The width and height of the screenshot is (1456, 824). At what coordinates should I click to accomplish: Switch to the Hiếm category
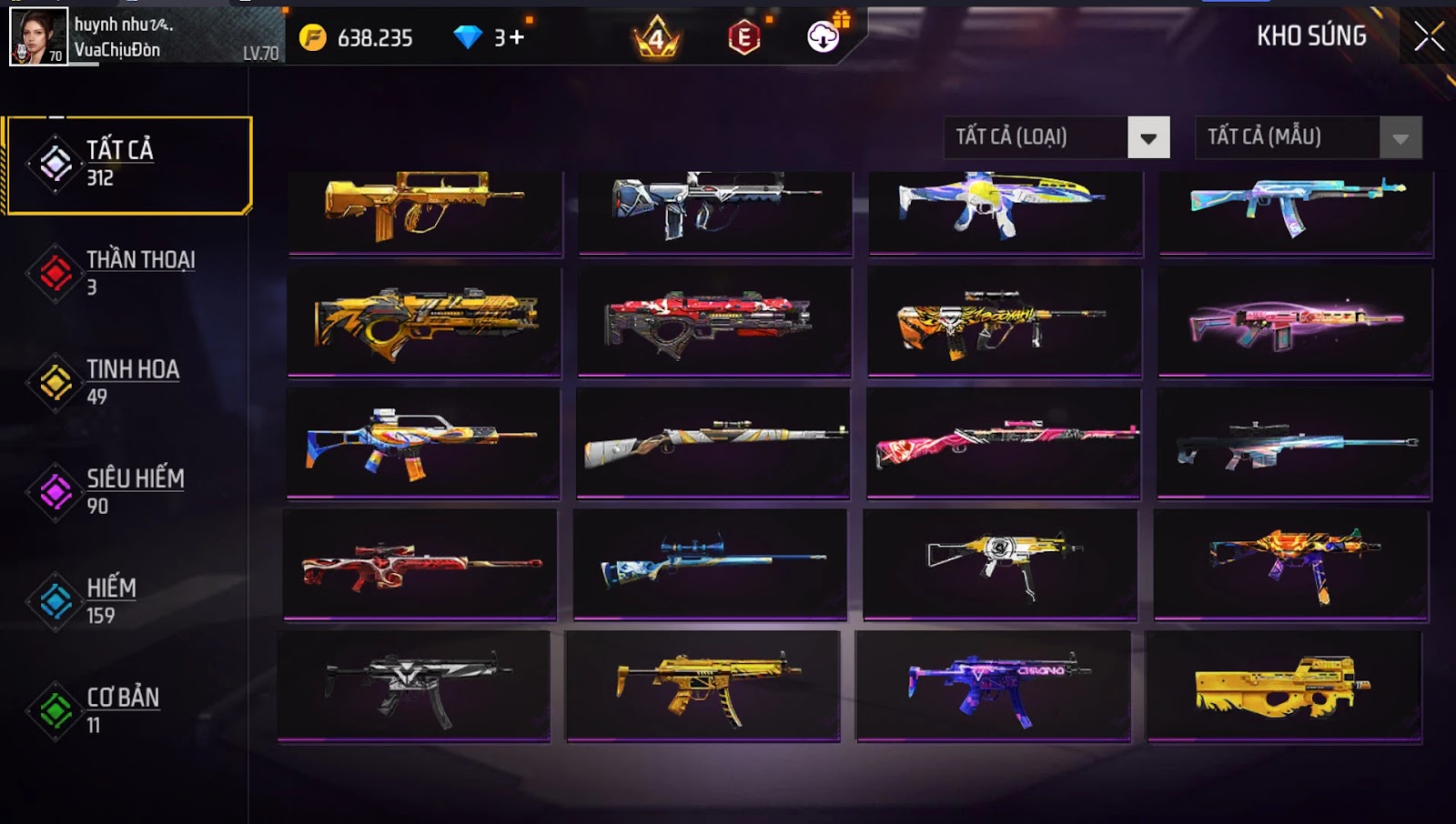pos(128,601)
